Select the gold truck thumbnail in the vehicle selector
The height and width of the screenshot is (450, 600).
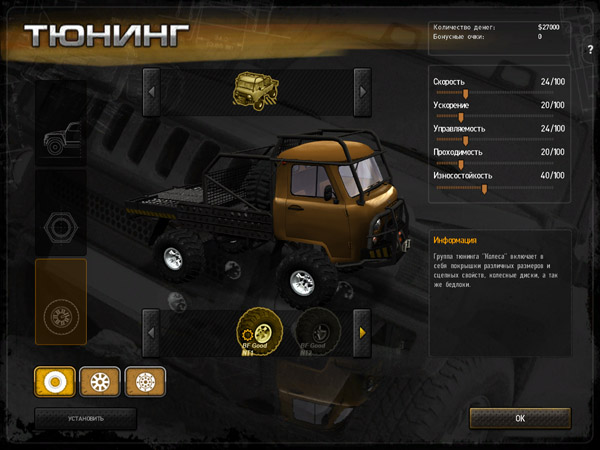coord(255,90)
